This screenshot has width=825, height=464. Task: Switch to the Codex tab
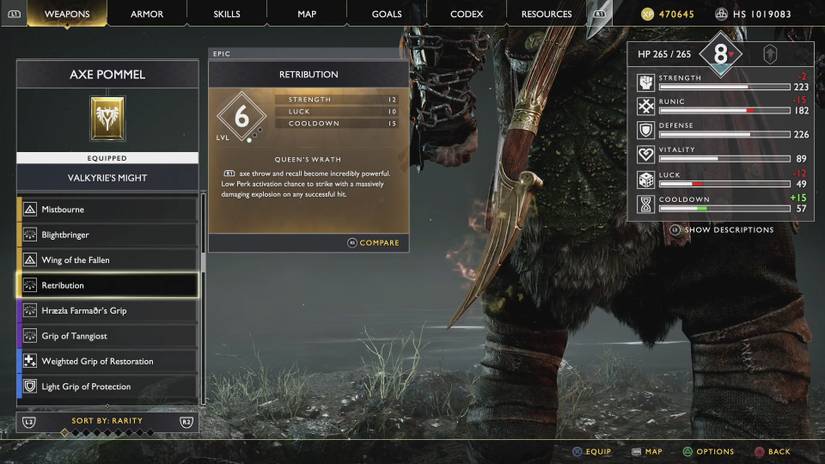click(467, 14)
